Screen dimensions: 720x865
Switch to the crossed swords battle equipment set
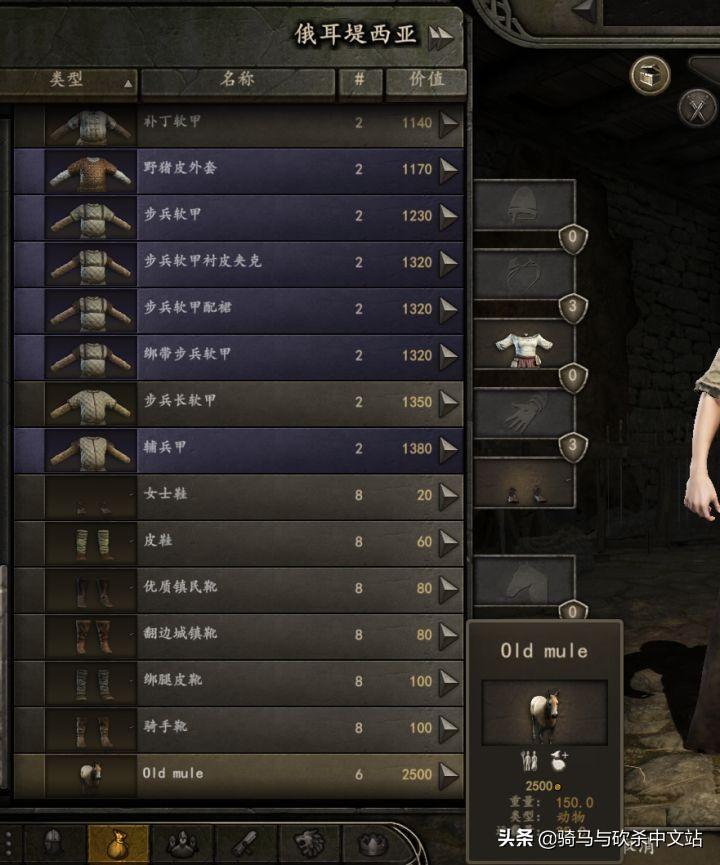click(697, 106)
